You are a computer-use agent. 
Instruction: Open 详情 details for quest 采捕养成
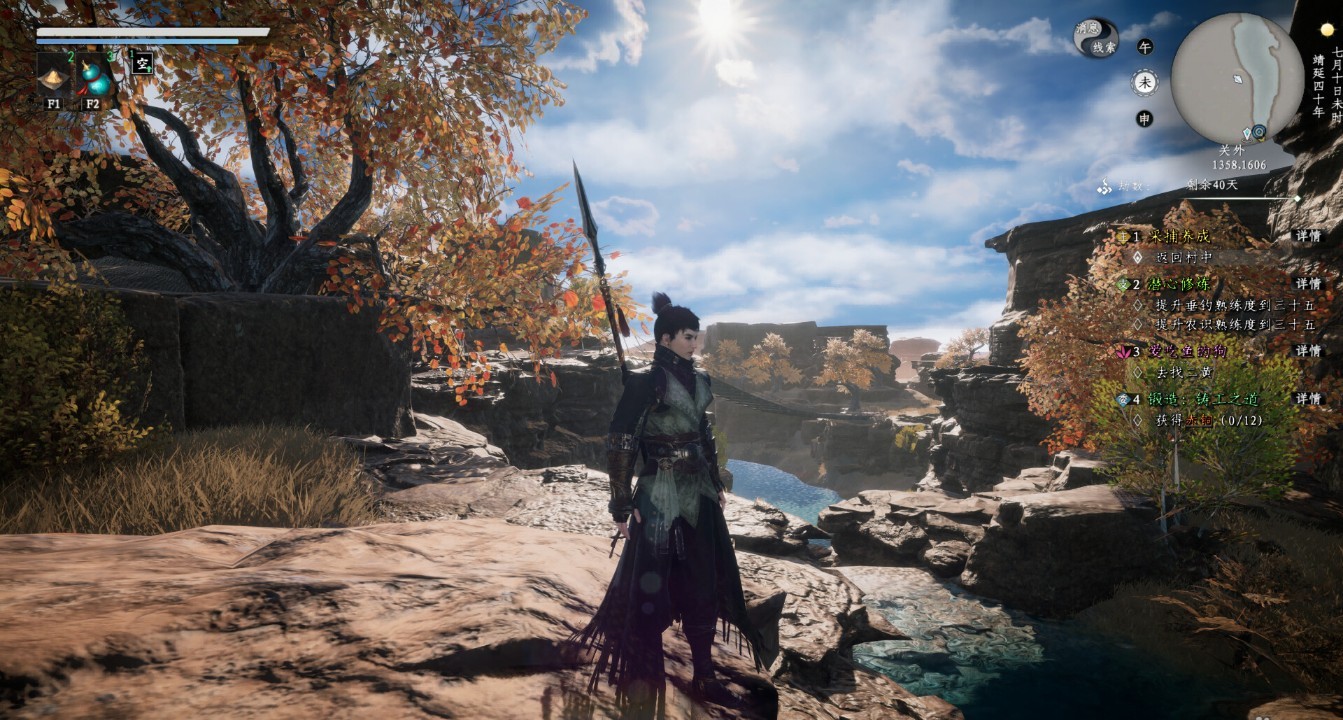click(1308, 237)
